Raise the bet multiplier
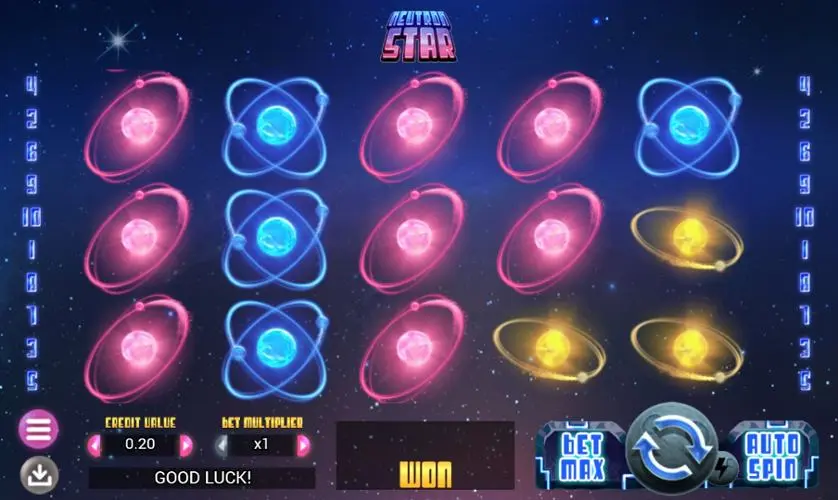The width and height of the screenshot is (838, 500). [x=303, y=445]
